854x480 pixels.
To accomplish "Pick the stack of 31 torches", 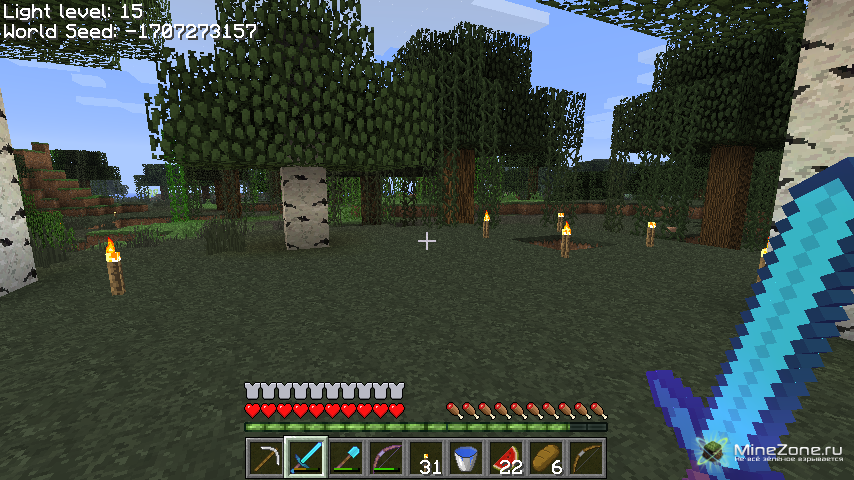I will tap(426, 458).
